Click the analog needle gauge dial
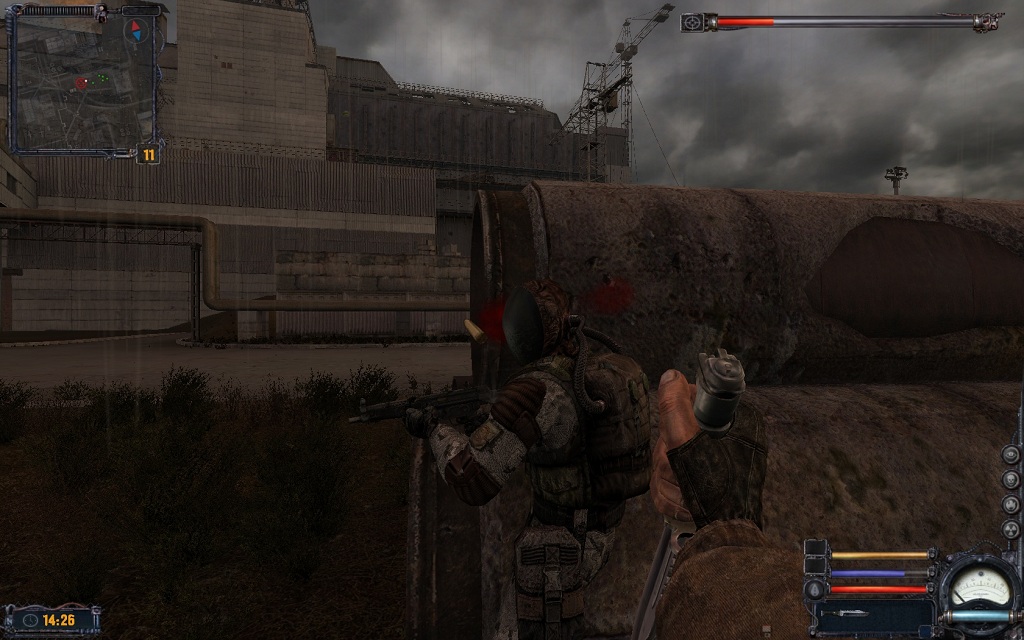 point(981,583)
